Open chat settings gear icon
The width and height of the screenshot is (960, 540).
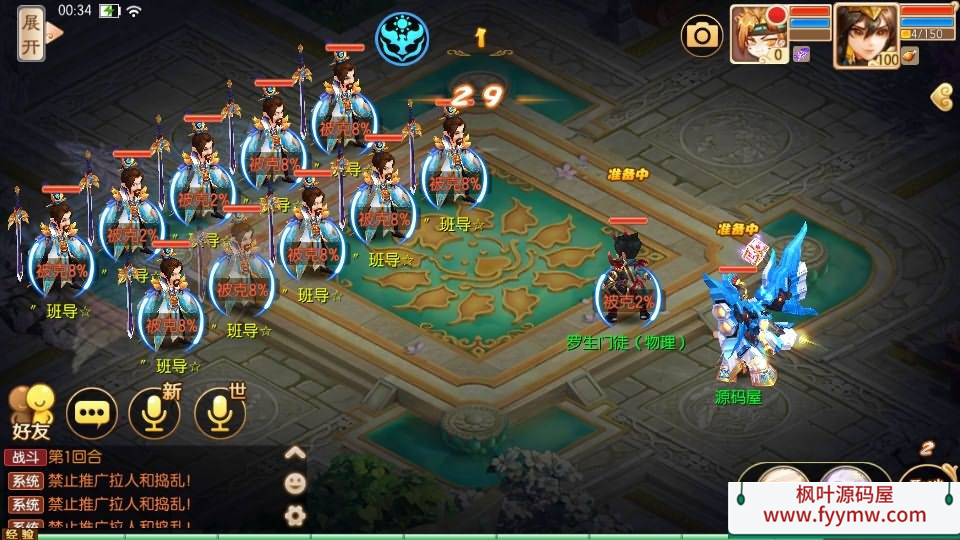[295, 515]
